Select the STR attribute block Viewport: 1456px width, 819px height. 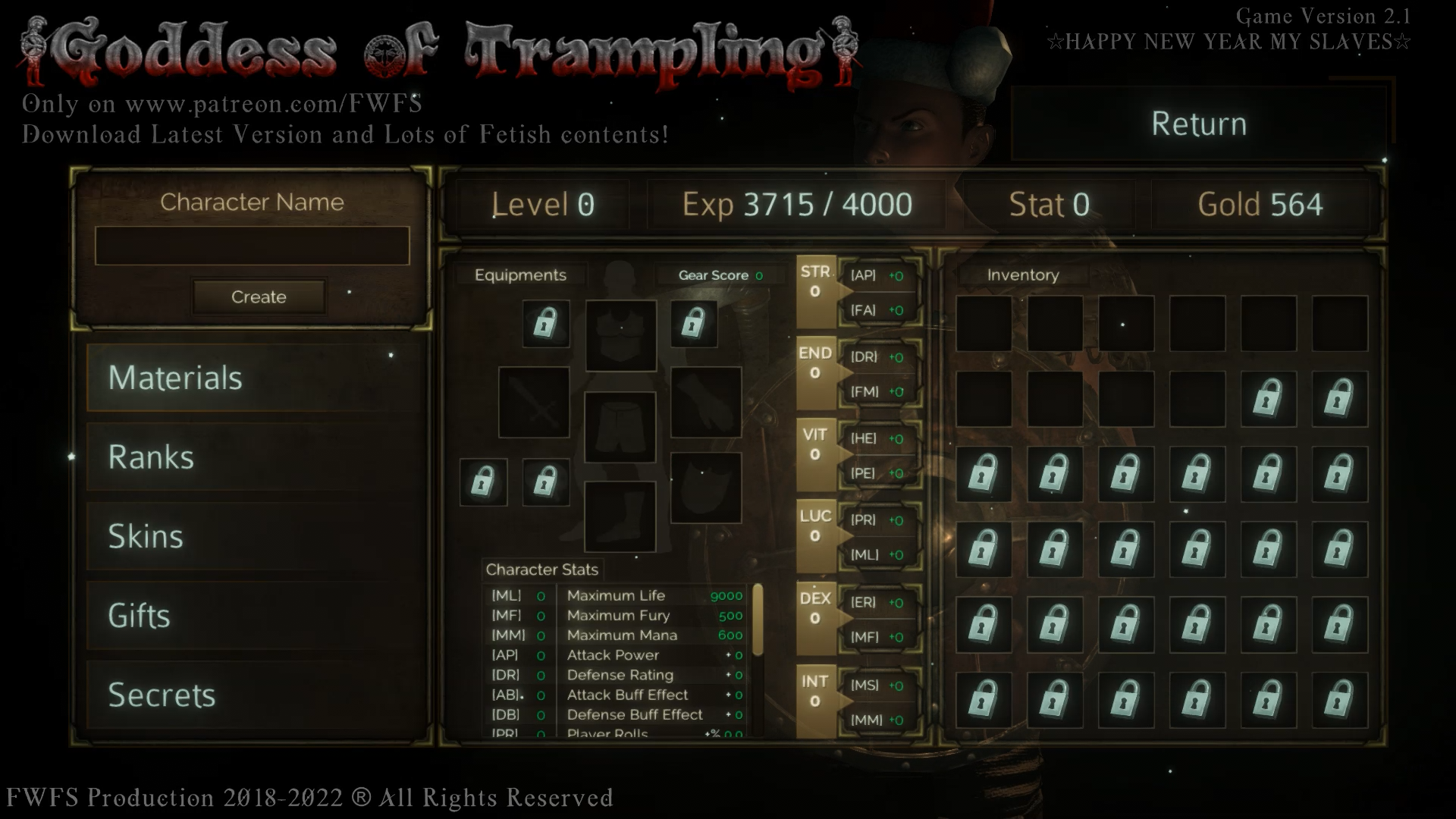[815, 291]
